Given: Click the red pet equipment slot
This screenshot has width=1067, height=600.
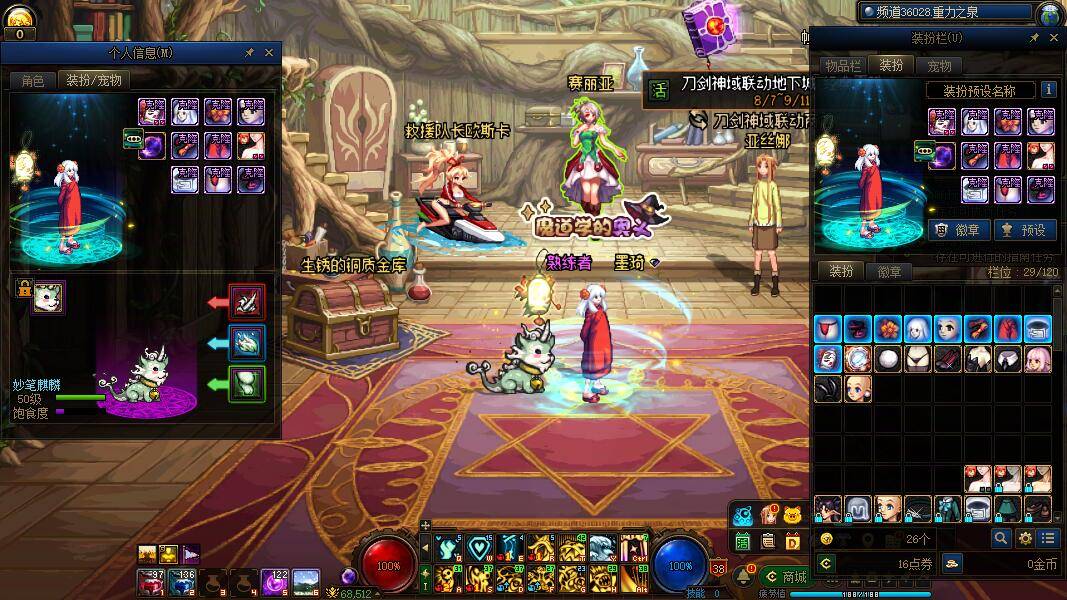Looking at the screenshot, I should [246, 300].
